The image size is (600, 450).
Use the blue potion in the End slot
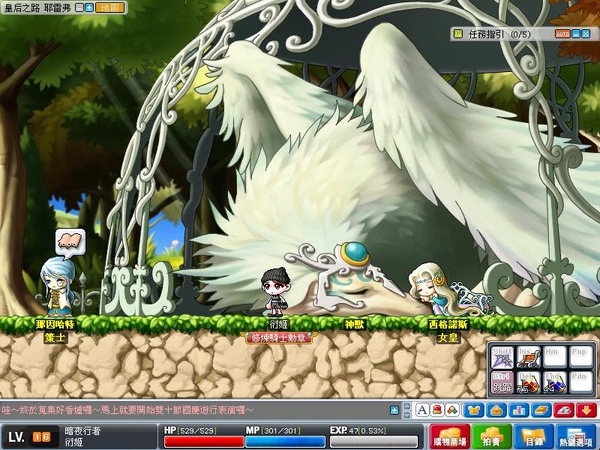[x=554, y=381]
